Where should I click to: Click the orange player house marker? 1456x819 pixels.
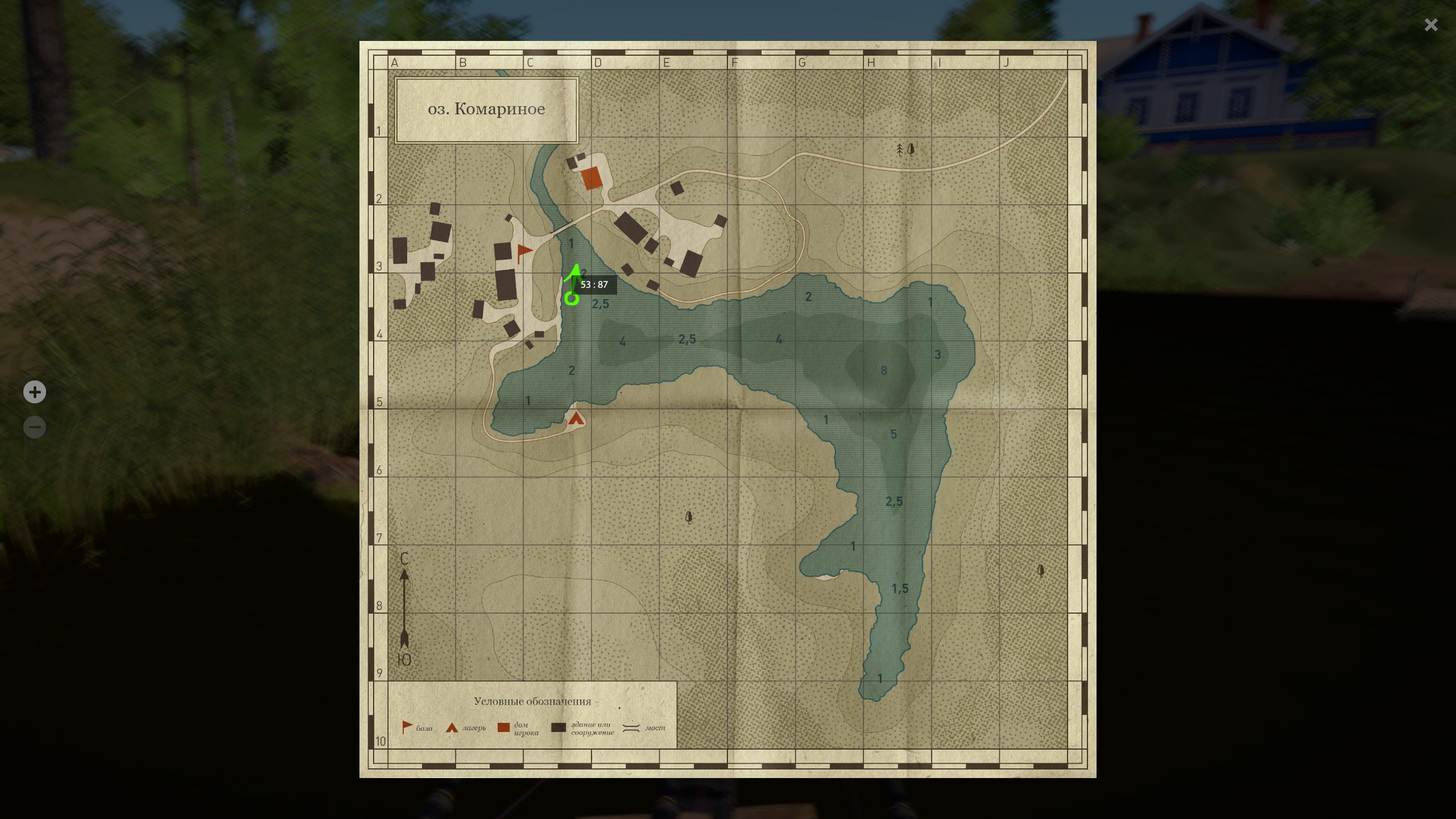click(x=591, y=178)
